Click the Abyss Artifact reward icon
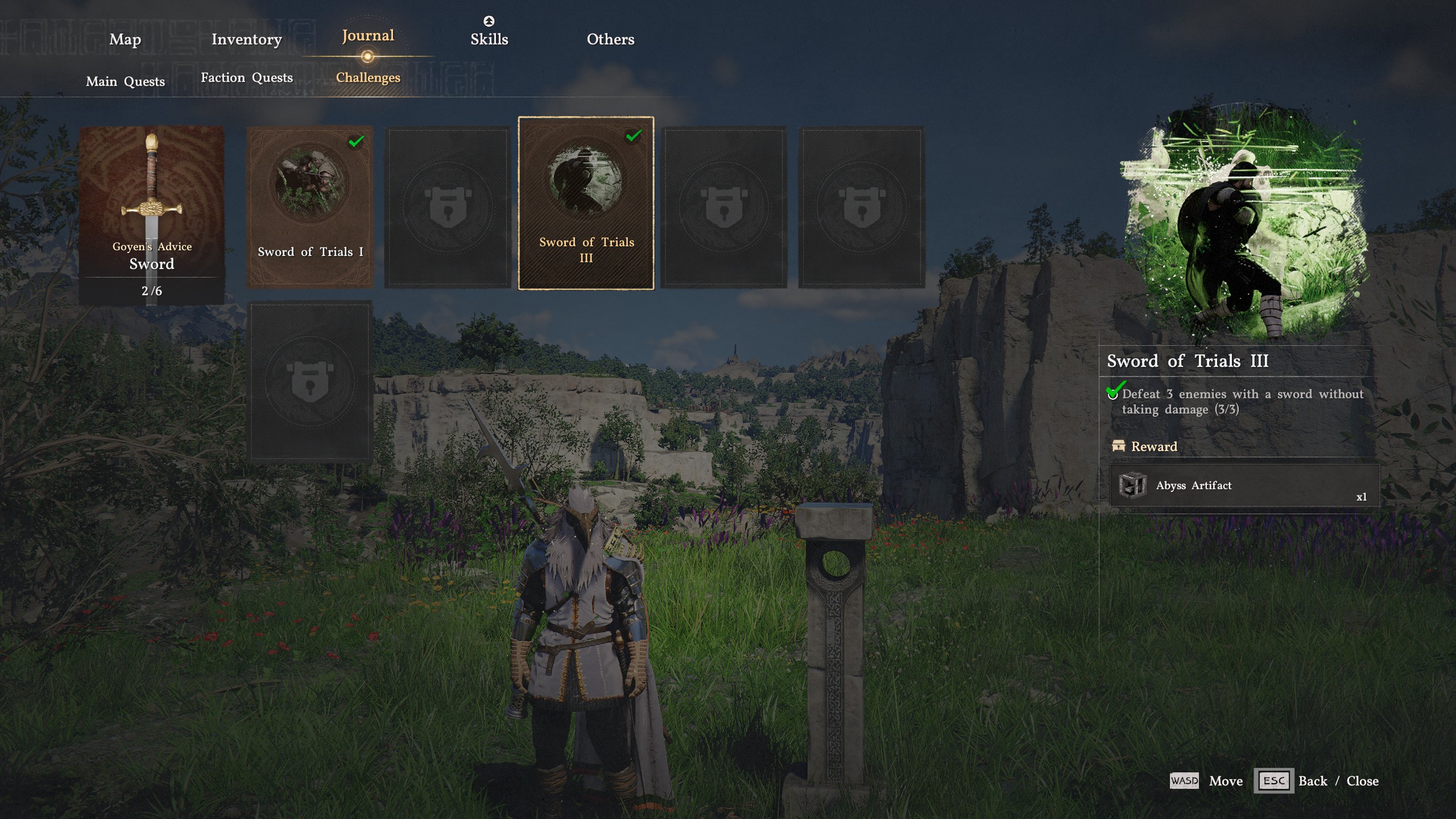1456x819 pixels. coord(1132,485)
